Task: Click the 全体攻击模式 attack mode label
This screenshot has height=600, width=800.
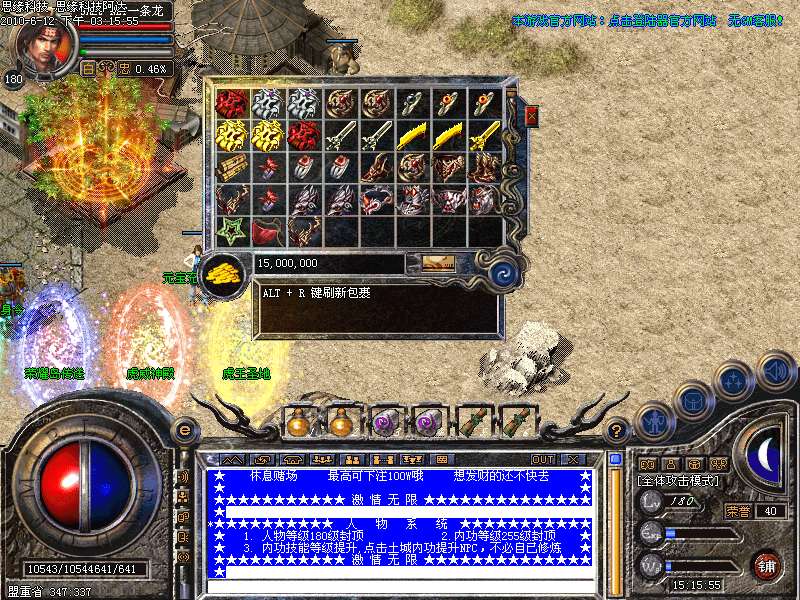Action: tap(677, 481)
